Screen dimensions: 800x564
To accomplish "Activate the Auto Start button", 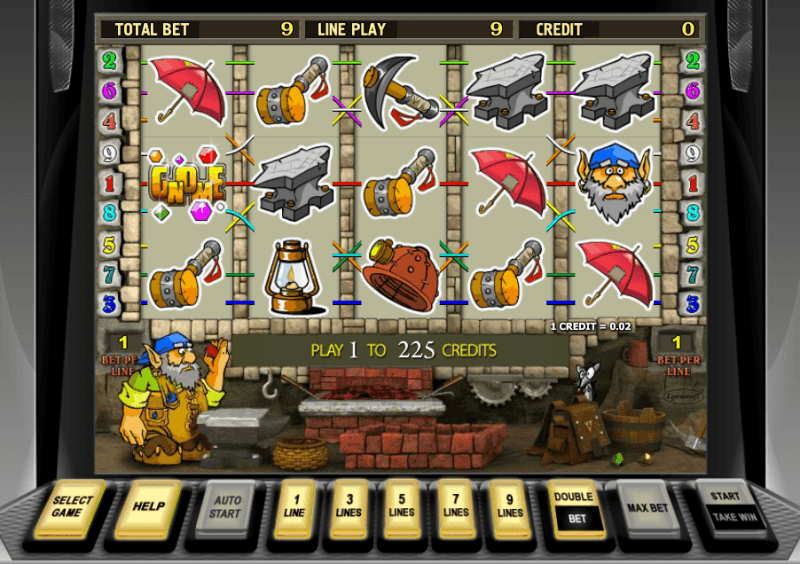I will [x=226, y=507].
